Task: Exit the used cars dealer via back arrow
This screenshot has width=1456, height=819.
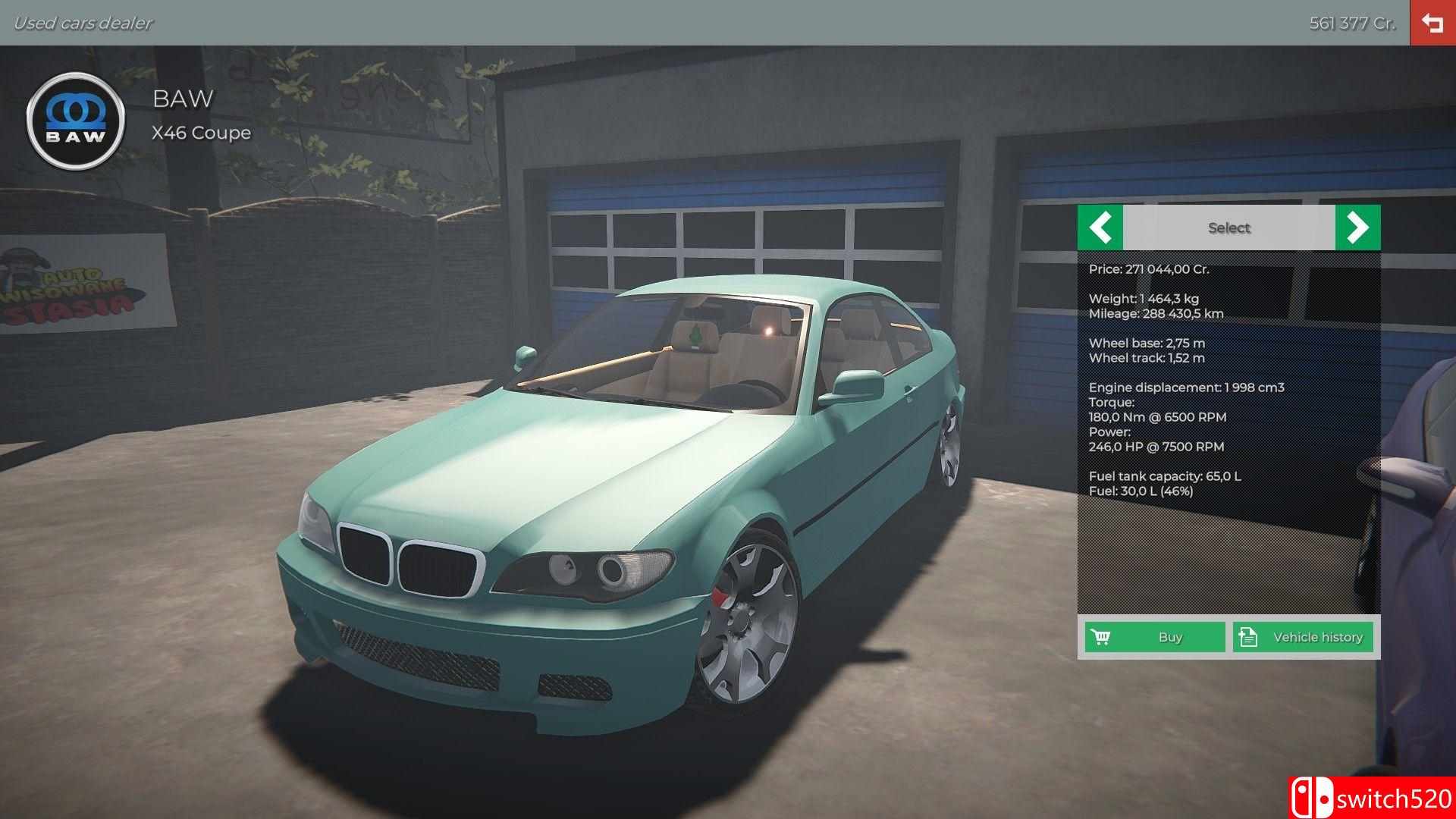Action: click(1432, 23)
